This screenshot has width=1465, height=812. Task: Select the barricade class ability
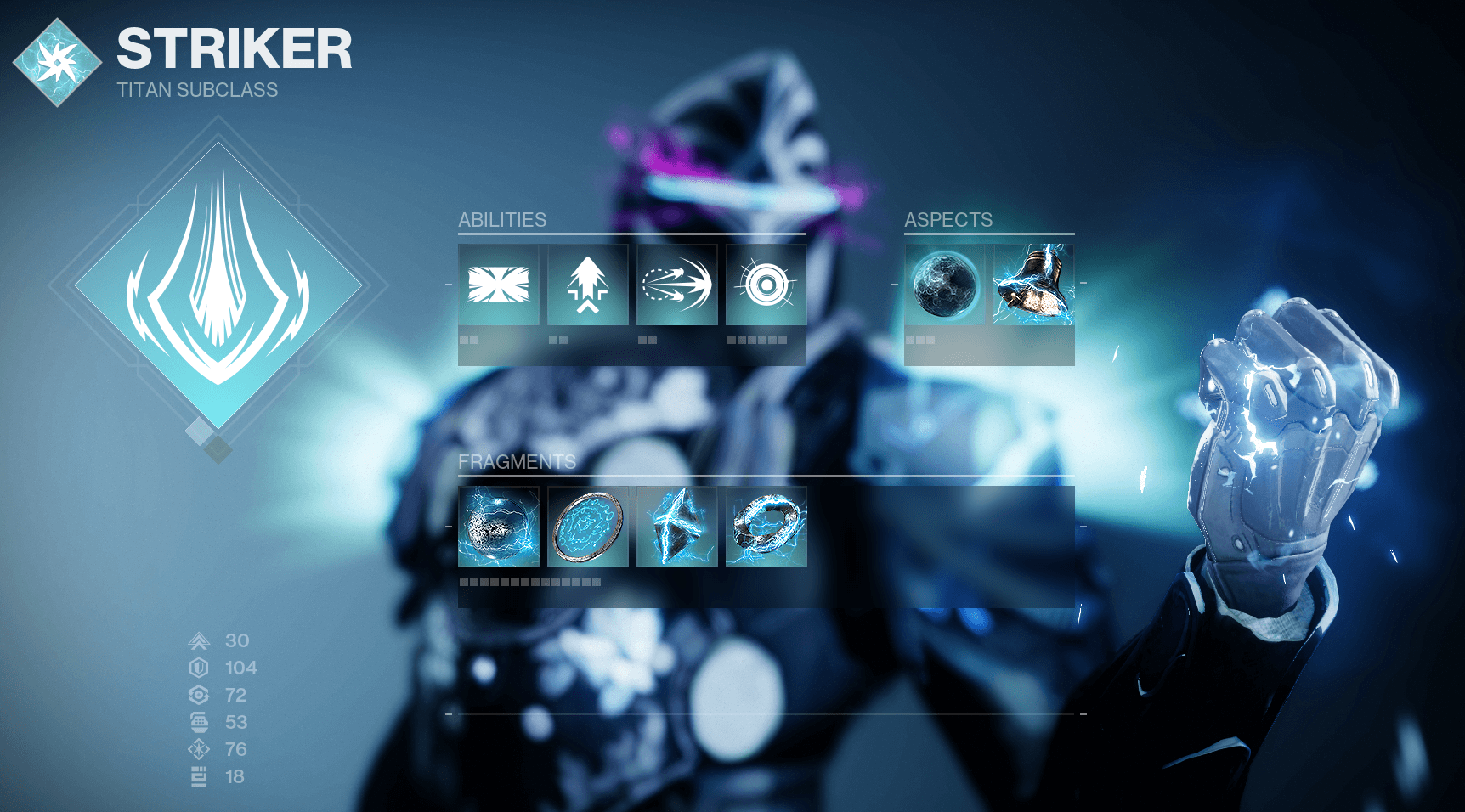click(499, 285)
